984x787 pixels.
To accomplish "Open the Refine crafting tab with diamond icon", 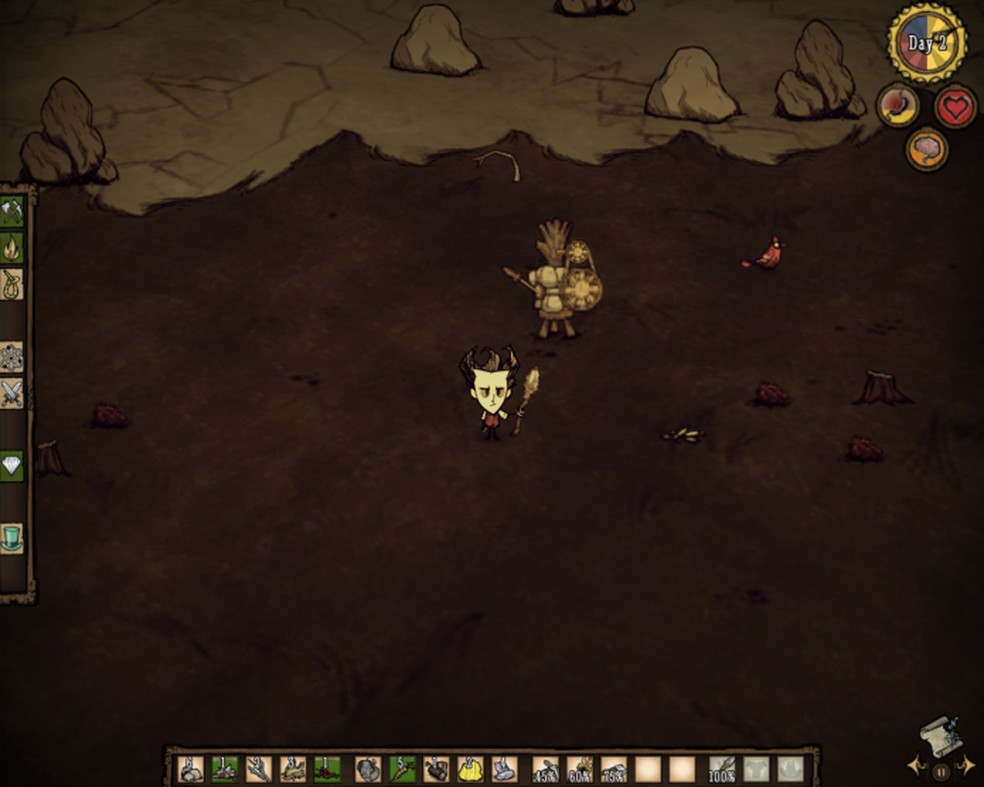I will [12, 465].
